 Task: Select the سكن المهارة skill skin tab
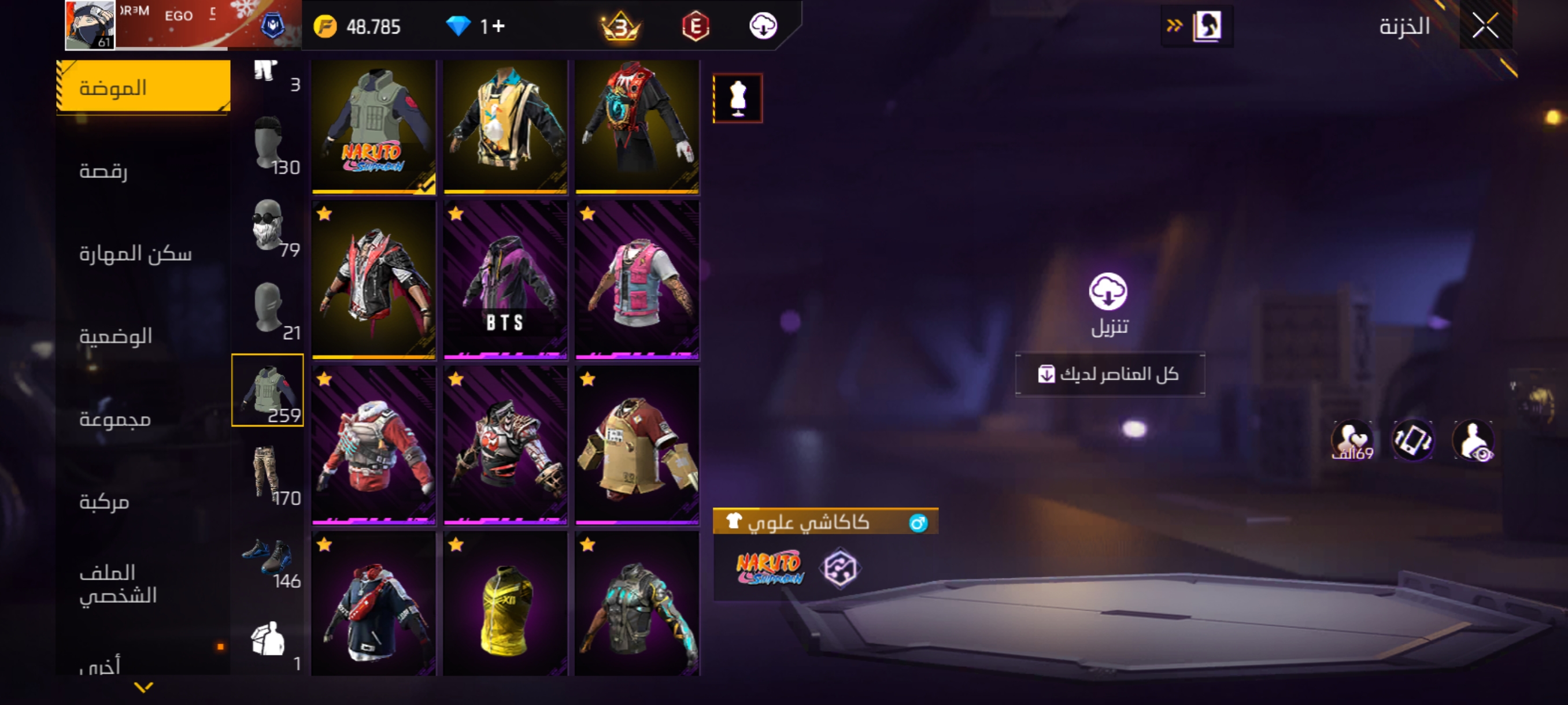point(135,253)
